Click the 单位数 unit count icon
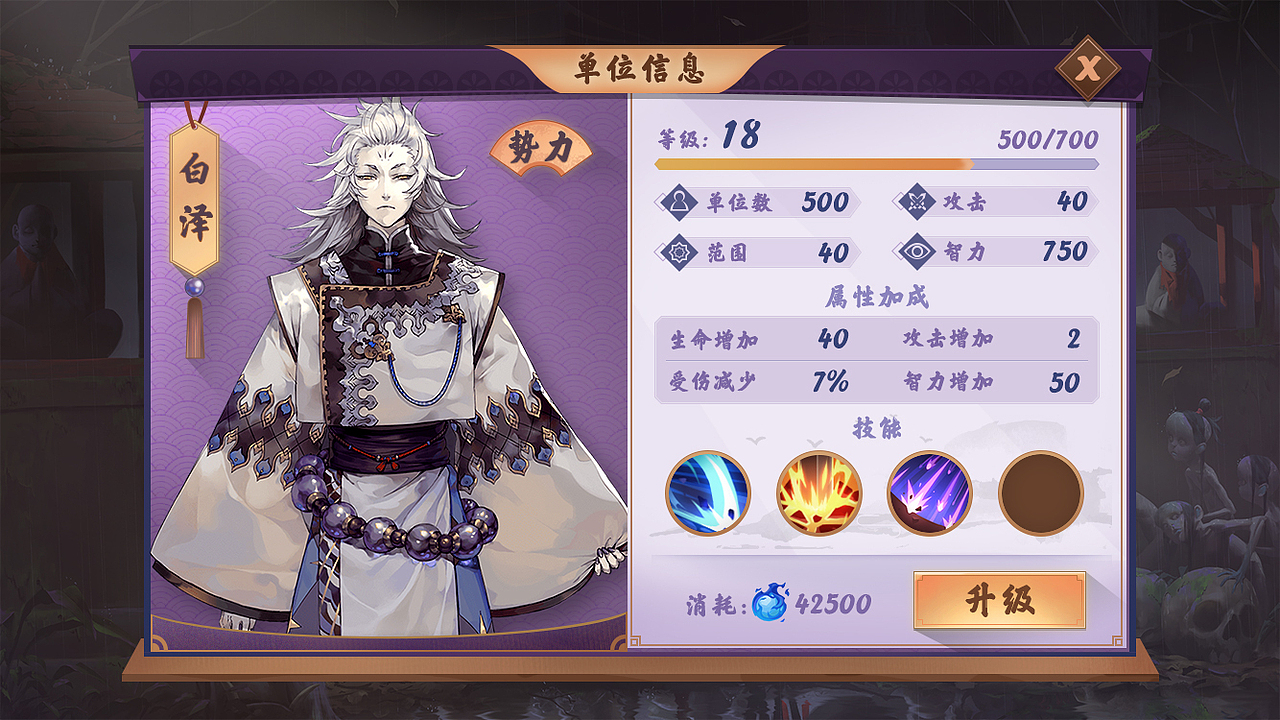This screenshot has height=720, width=1280. pyautogui.click(x=680, y=201)
